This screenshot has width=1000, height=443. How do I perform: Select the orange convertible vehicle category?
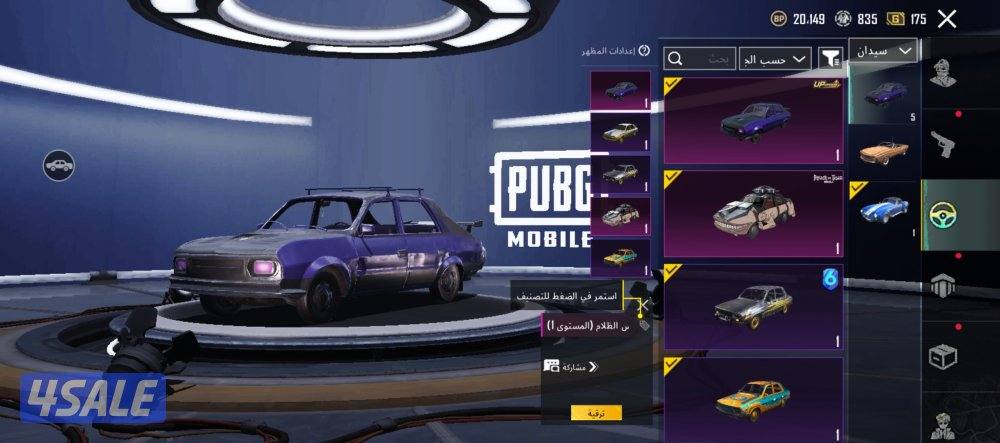tap(884, 150)
